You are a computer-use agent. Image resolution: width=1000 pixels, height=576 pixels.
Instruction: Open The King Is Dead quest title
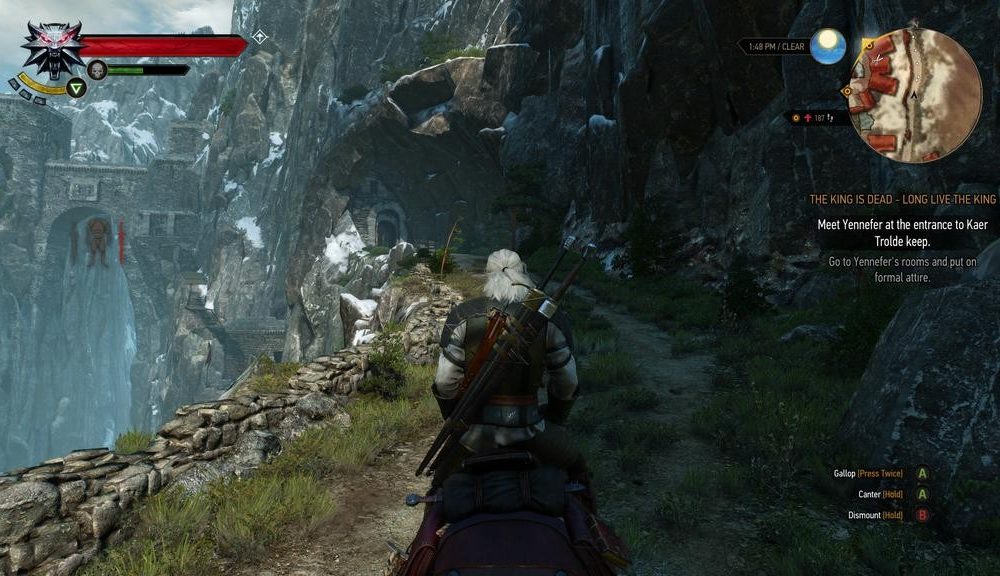coord(902,200)
